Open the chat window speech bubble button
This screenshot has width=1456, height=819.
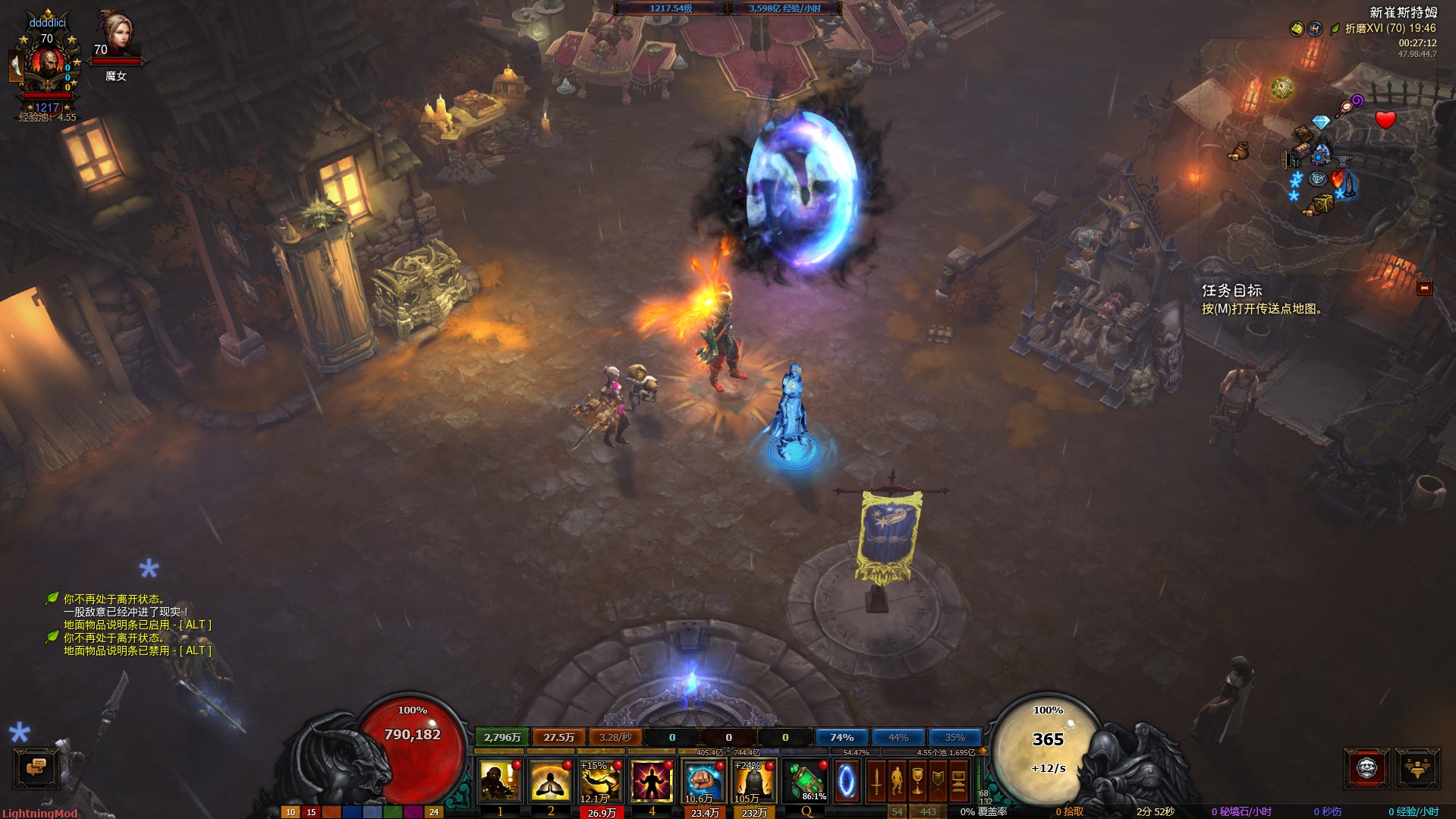[x=36, y=768]
